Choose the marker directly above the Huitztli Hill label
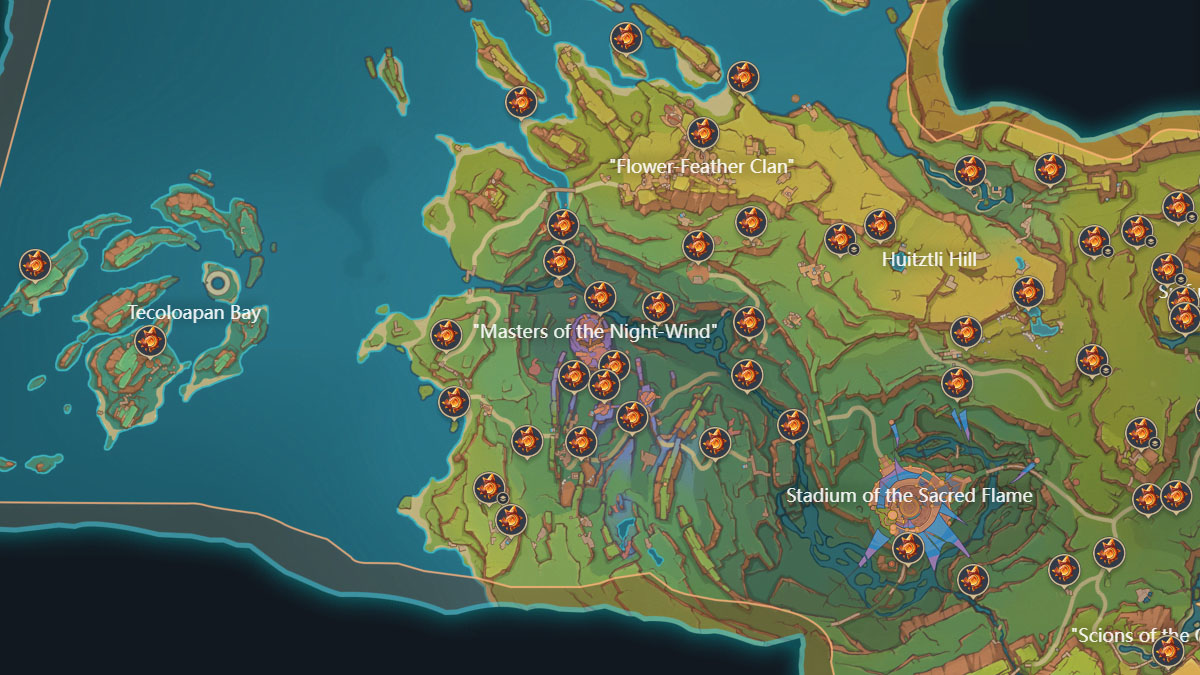 (x=879, y=225)
